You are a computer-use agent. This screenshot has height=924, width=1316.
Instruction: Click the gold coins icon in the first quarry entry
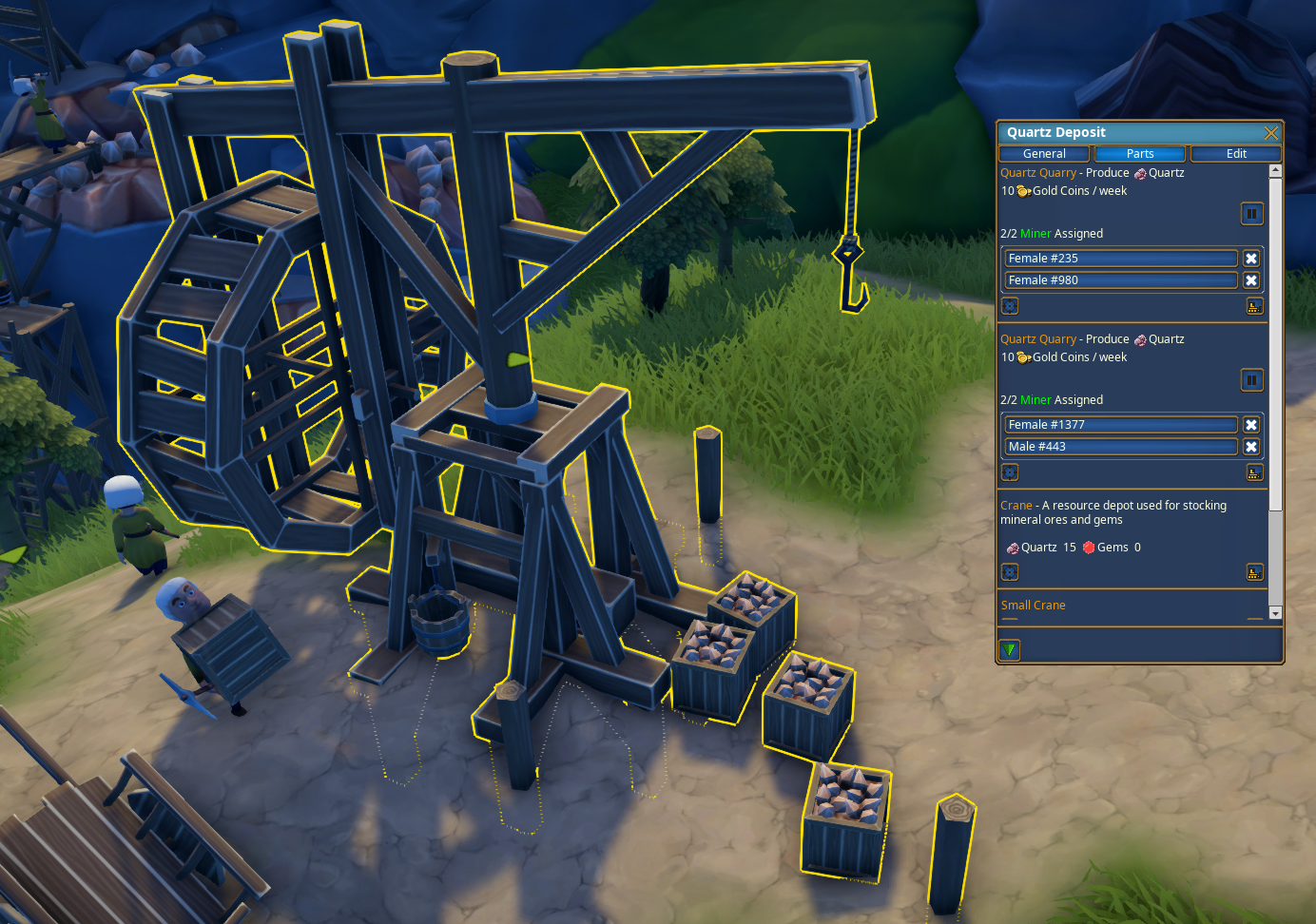click(x=1022, y=190)
